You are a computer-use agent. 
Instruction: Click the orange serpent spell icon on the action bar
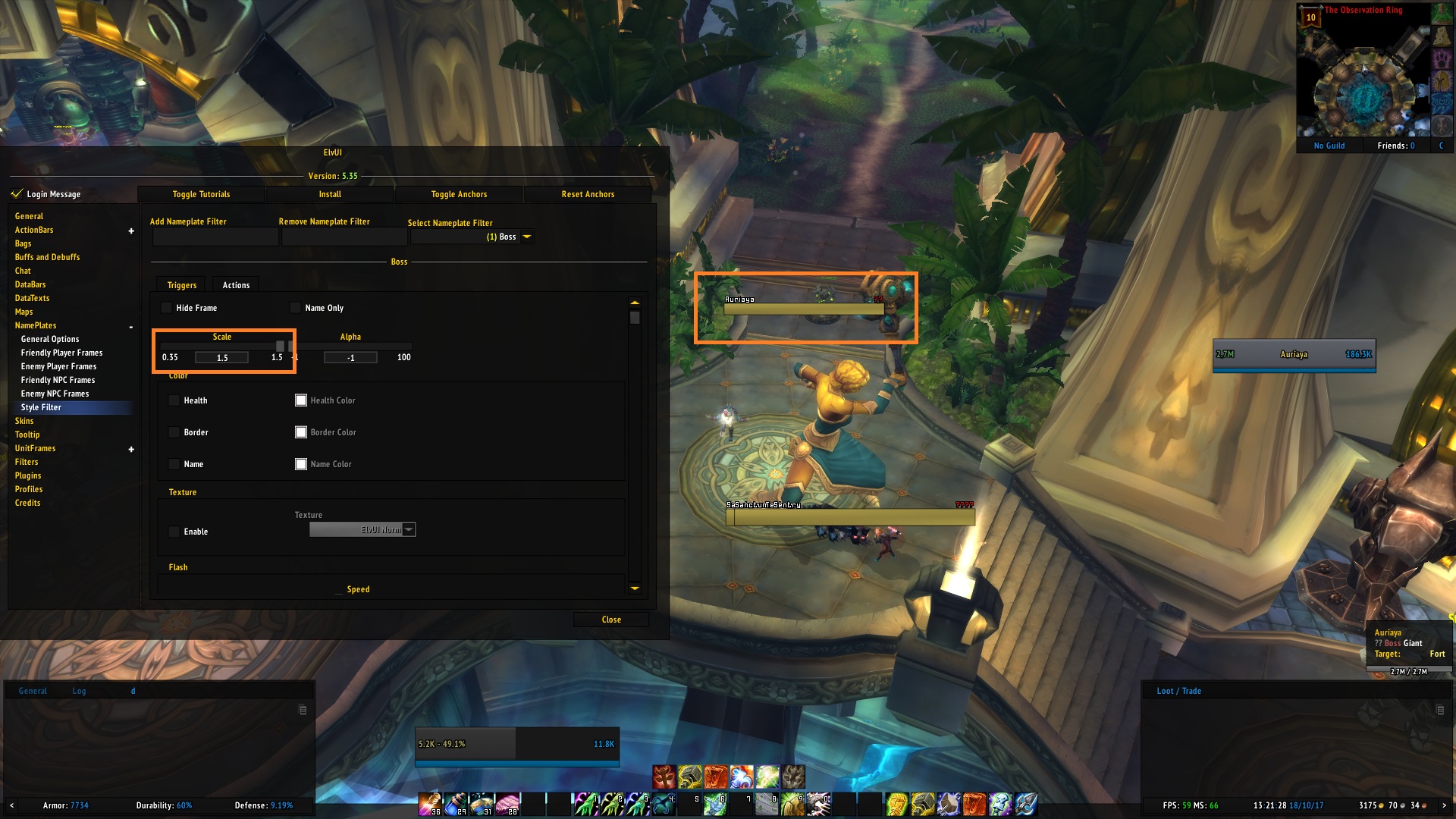716,775
